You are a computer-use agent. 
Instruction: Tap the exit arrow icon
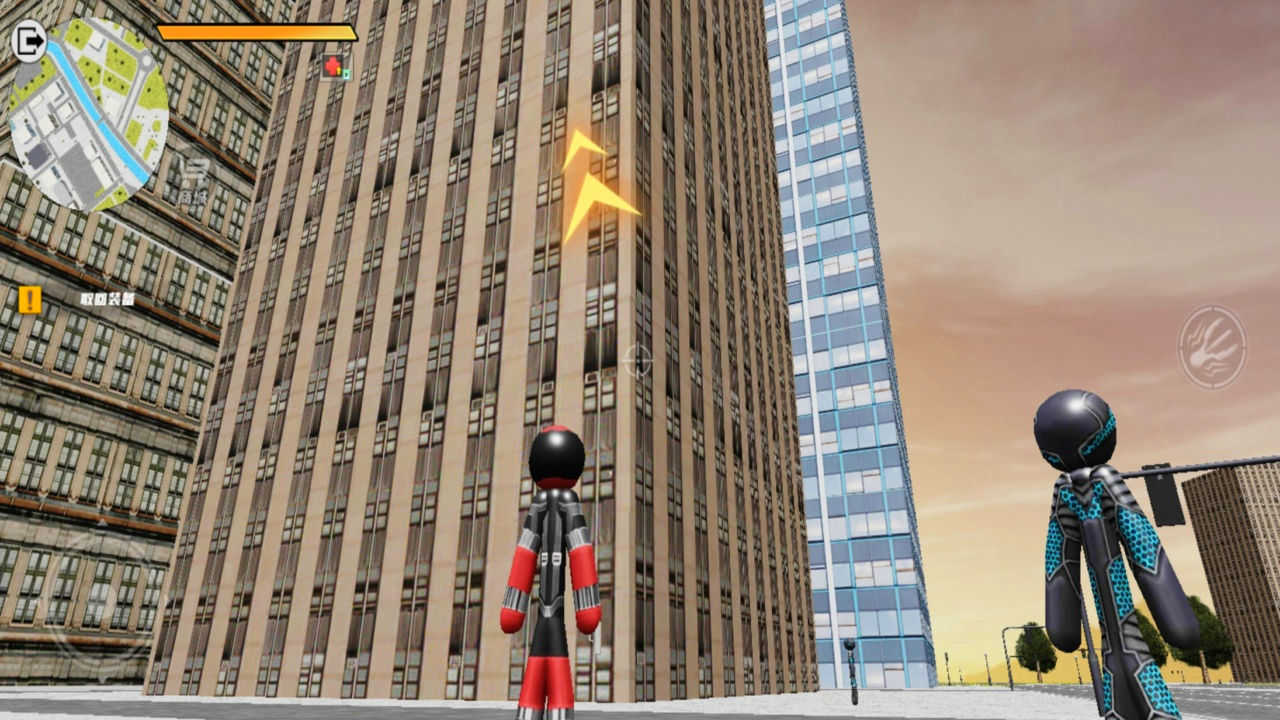click(30, 41)
